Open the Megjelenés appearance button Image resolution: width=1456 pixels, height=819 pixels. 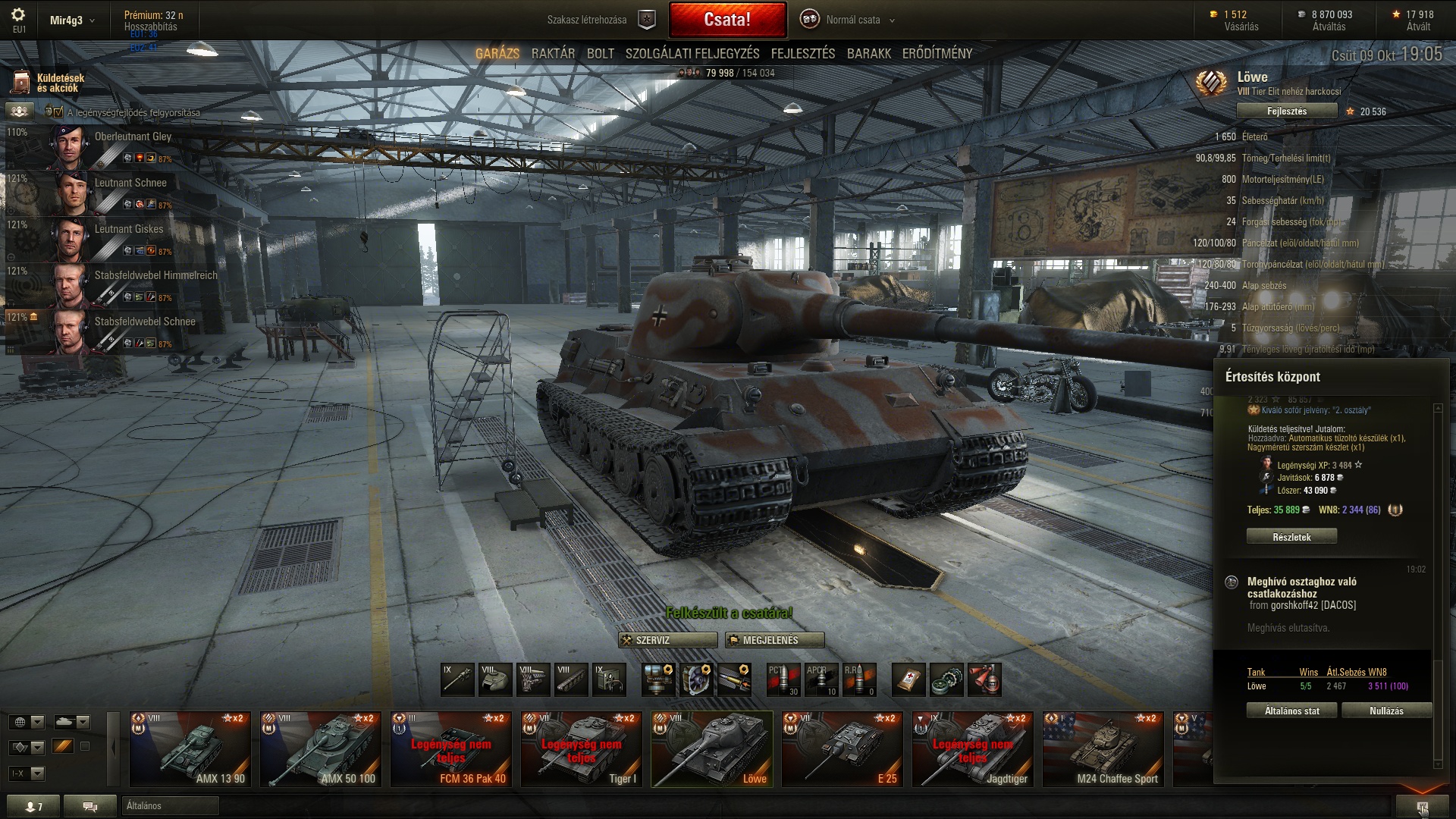(x=774, y=640)
